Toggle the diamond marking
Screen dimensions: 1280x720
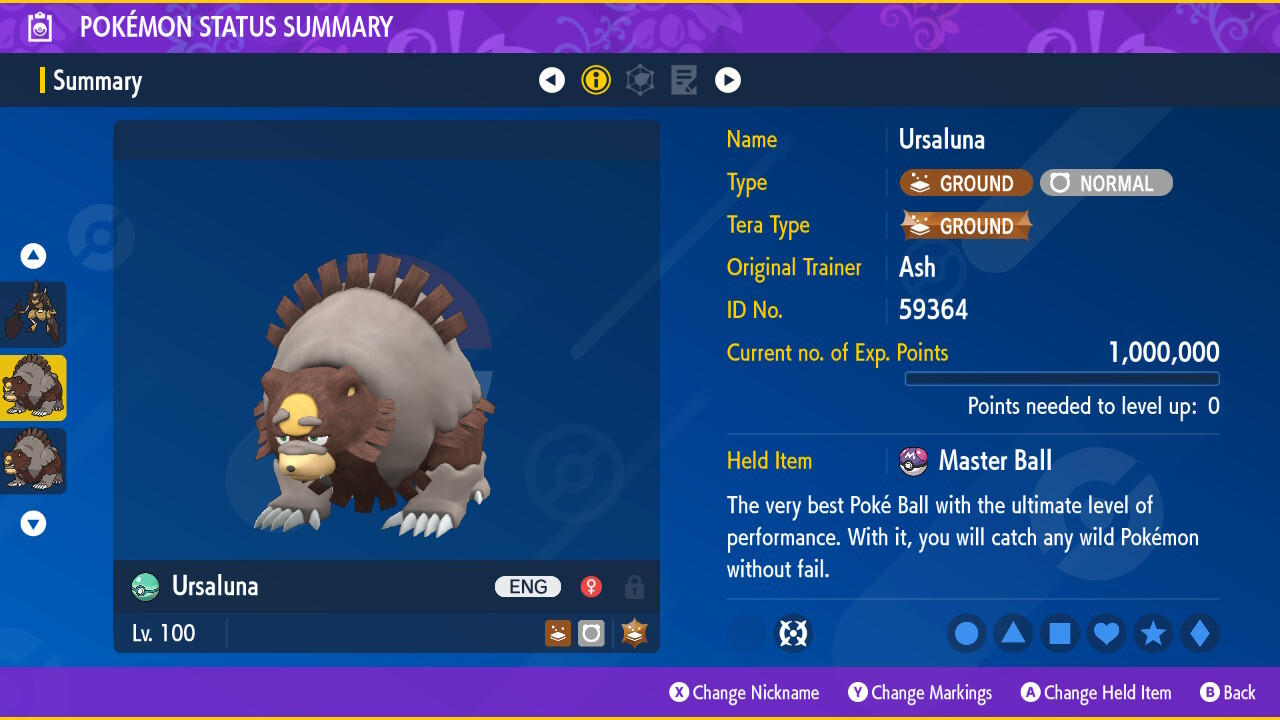pos(1200,634)
